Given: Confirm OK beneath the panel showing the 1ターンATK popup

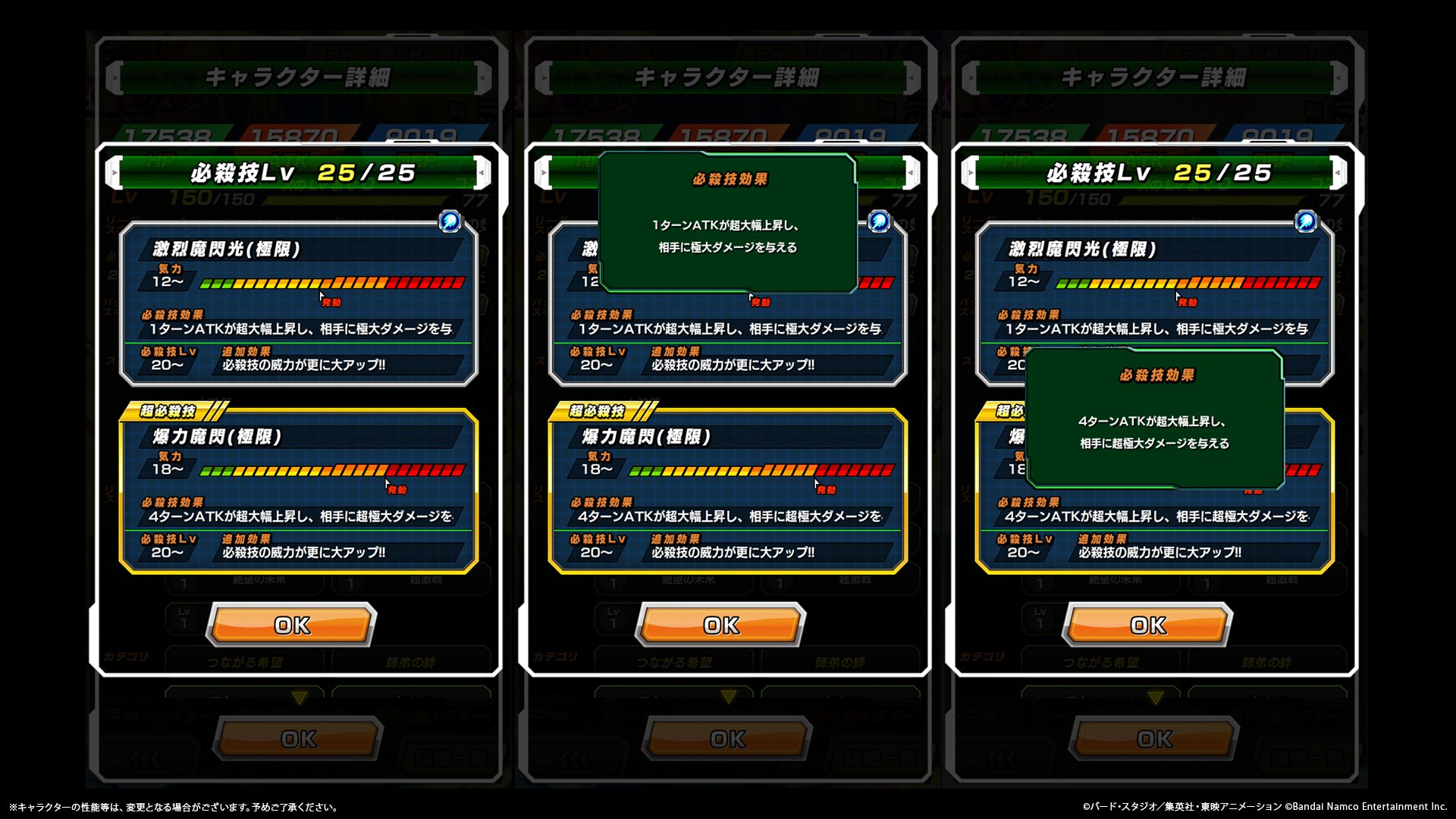Looking at the screenshot, I should point(720,625).
